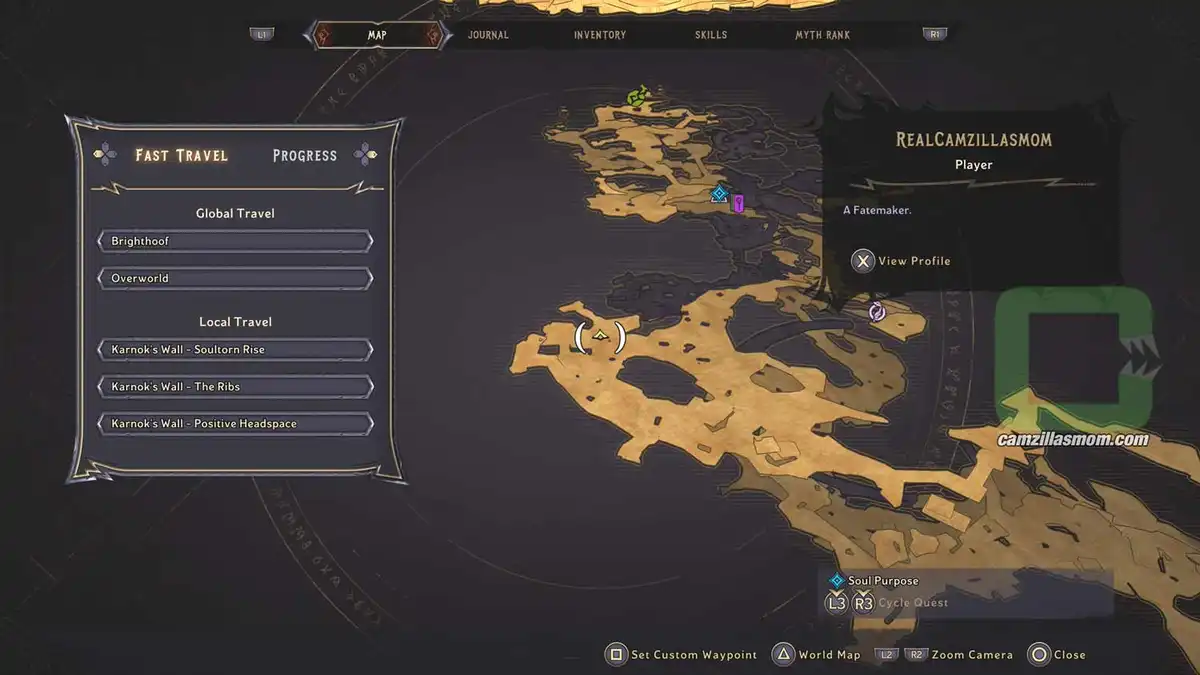Open the Journal tab
This screenshot has height=675, width=1200.
point(488,35)
